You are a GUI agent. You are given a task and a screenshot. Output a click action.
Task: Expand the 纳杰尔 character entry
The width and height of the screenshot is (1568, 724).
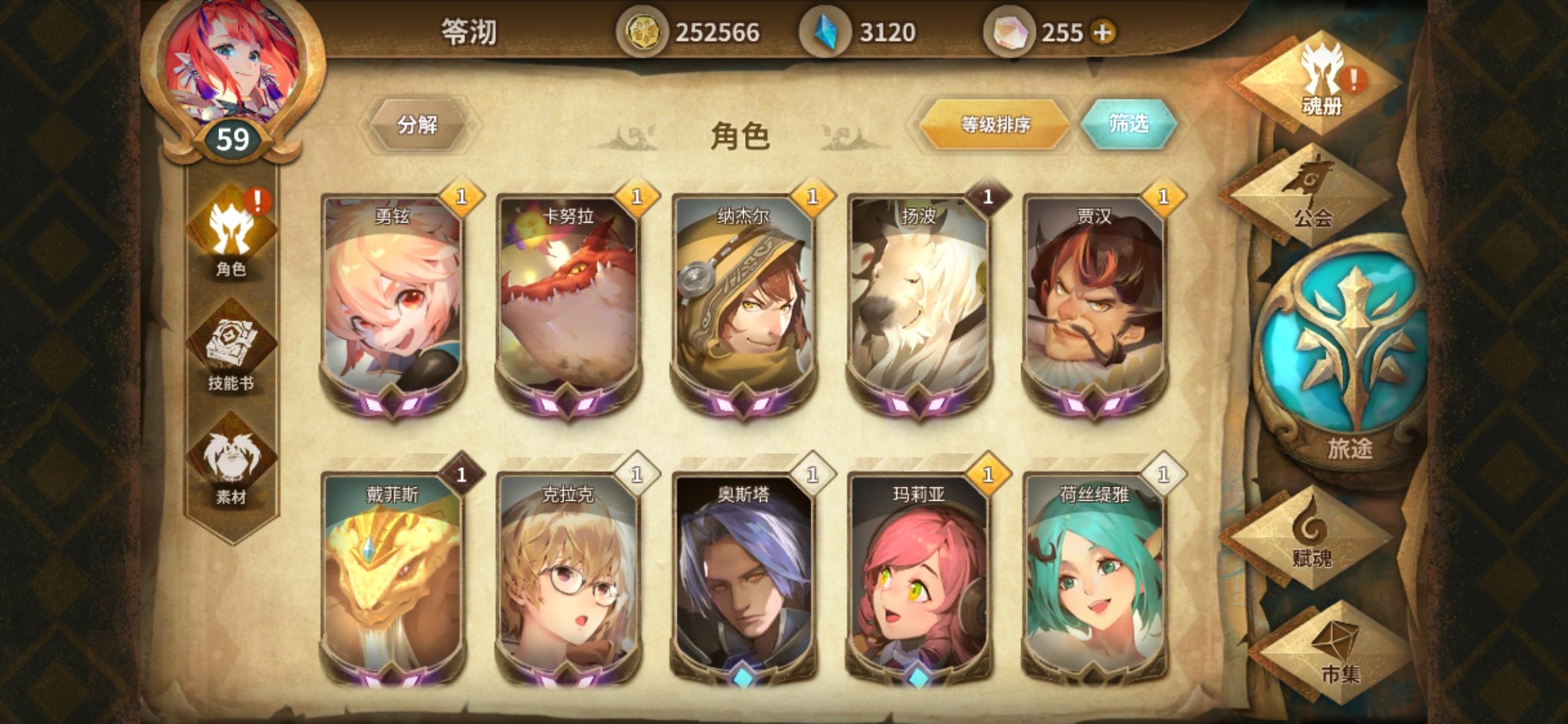pyautogui.click(x=744, y=302)
